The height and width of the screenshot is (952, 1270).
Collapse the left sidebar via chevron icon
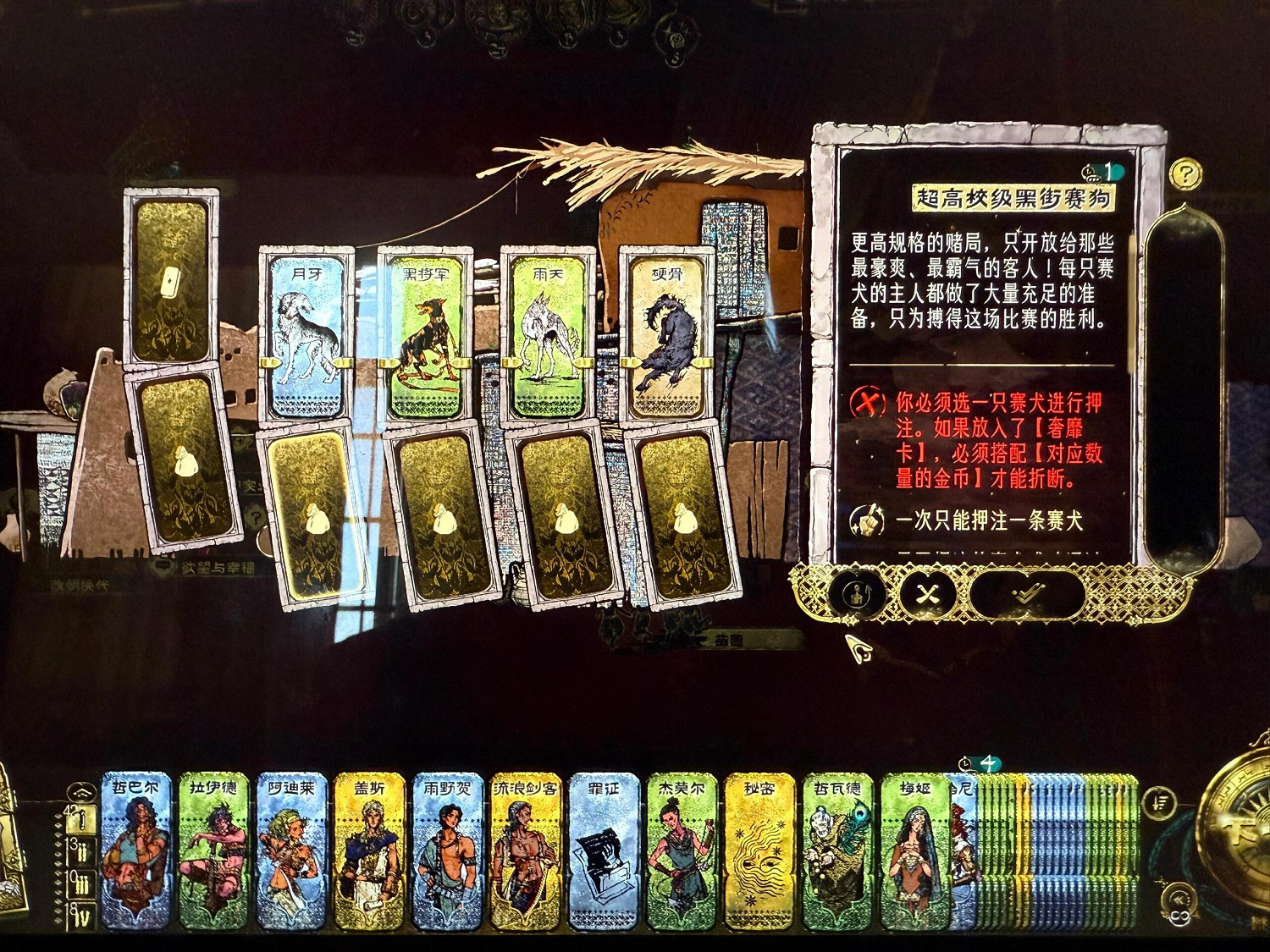click(80, 793)
